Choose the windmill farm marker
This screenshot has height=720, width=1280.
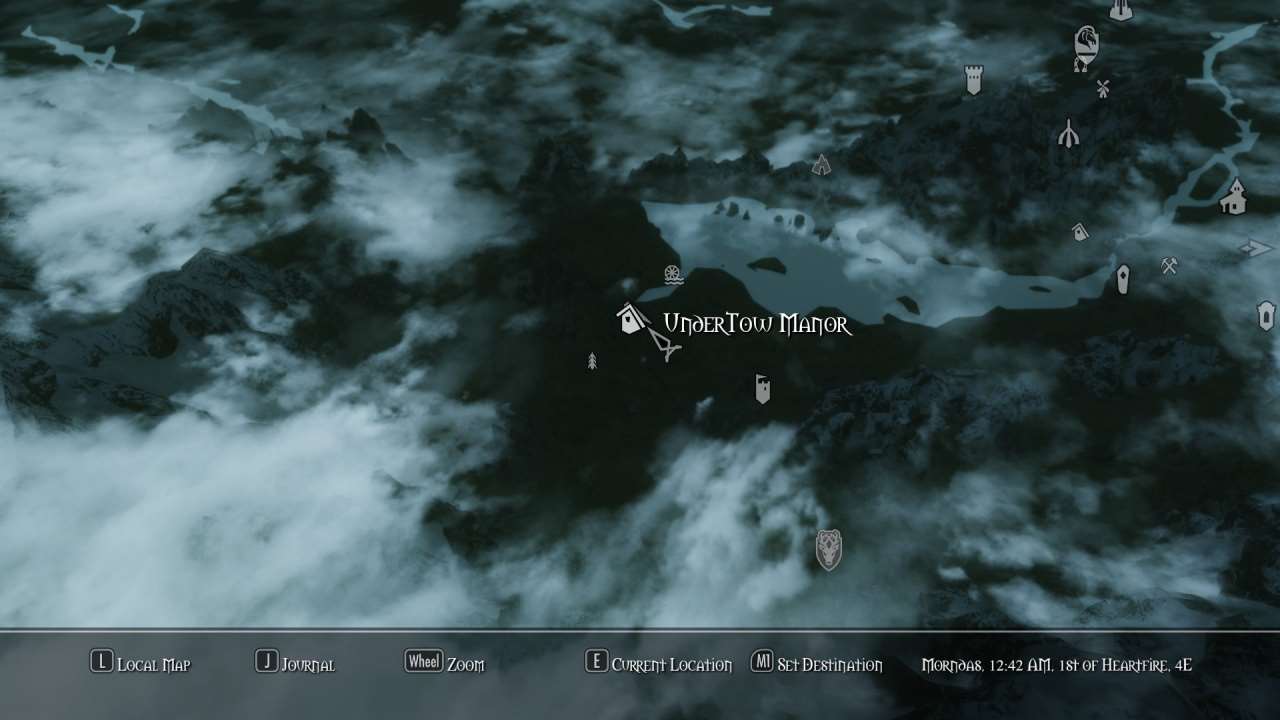coord(1103,89)
